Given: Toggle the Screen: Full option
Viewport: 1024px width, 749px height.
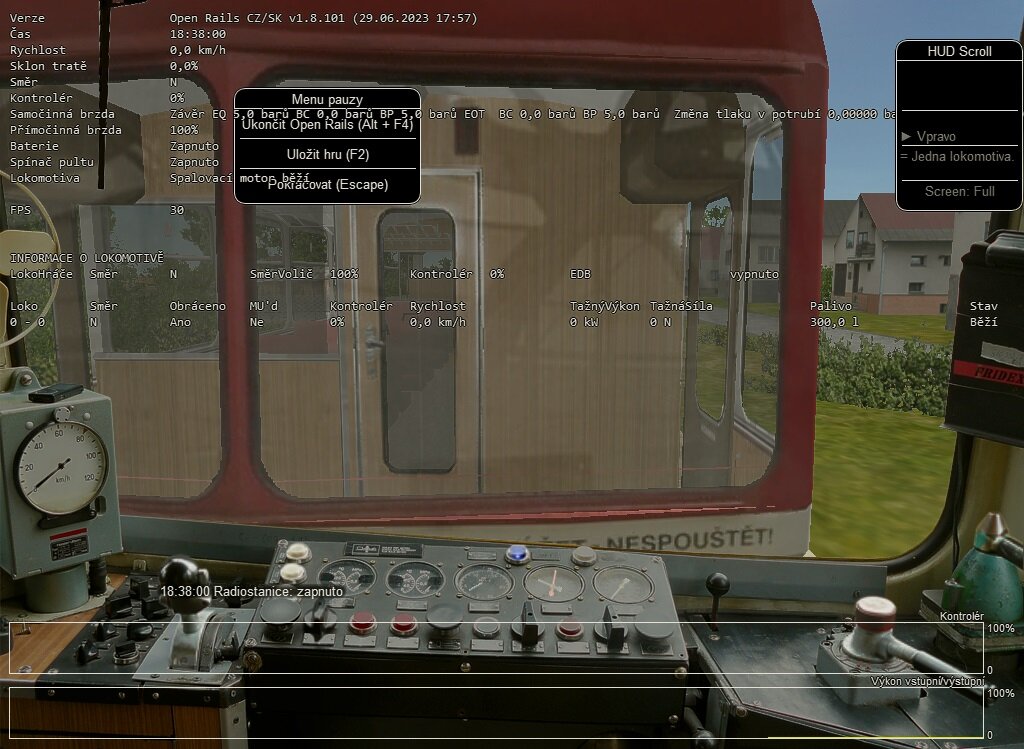Looking at the screenshot, I should click(x=958, y=191).
